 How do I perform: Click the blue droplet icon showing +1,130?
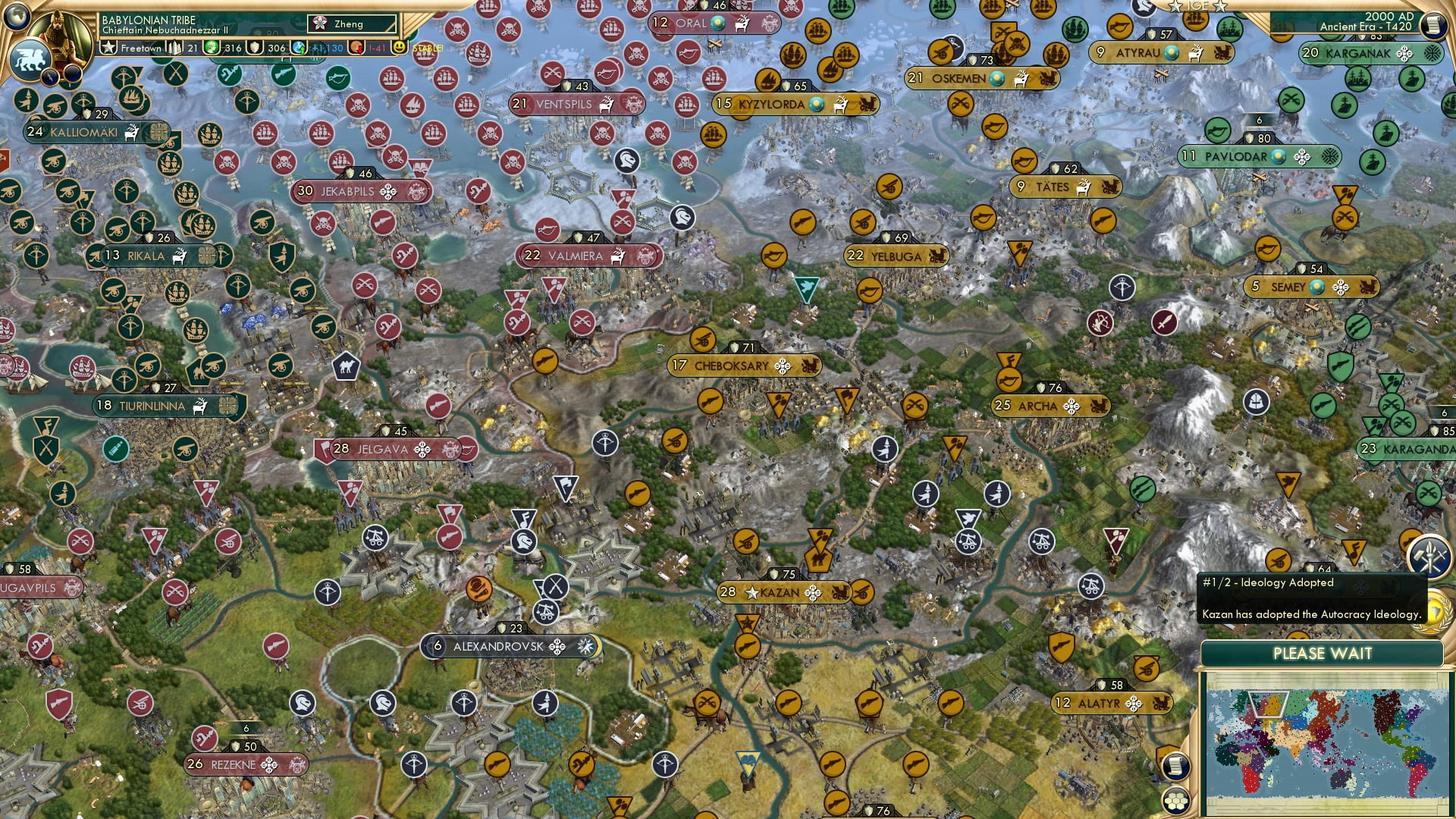coord(299,46)
